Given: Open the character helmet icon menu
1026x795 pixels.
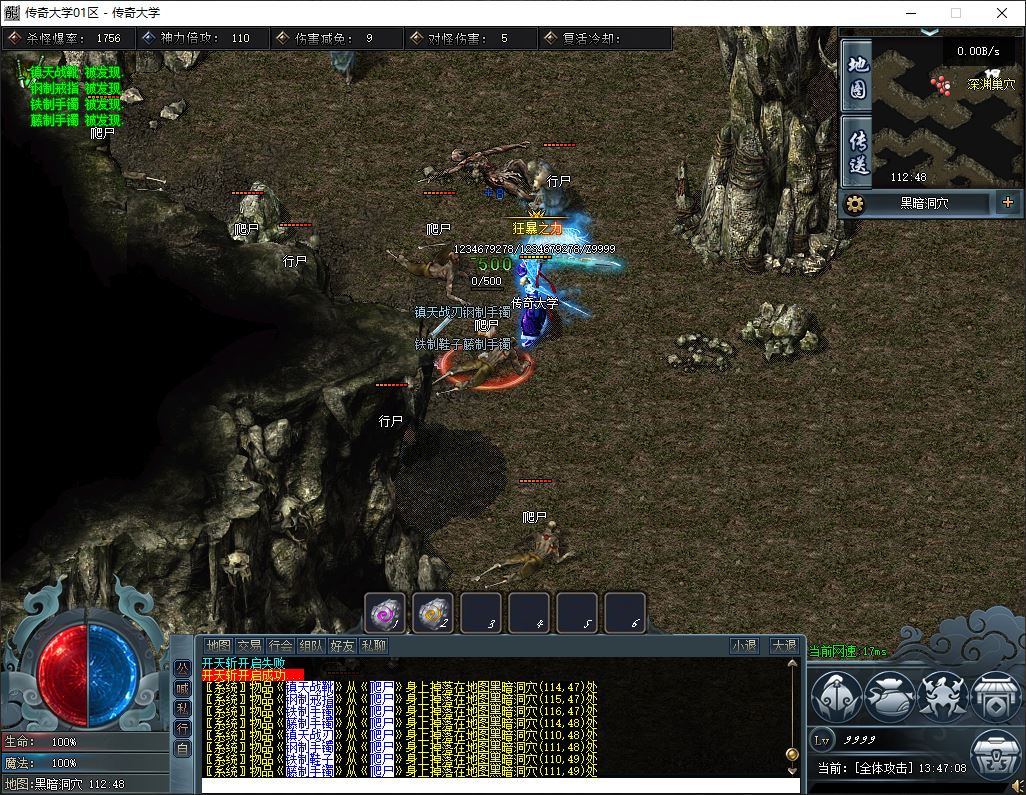Looking at the screenshot, I should pyautogui.click(x=836, y=696).
